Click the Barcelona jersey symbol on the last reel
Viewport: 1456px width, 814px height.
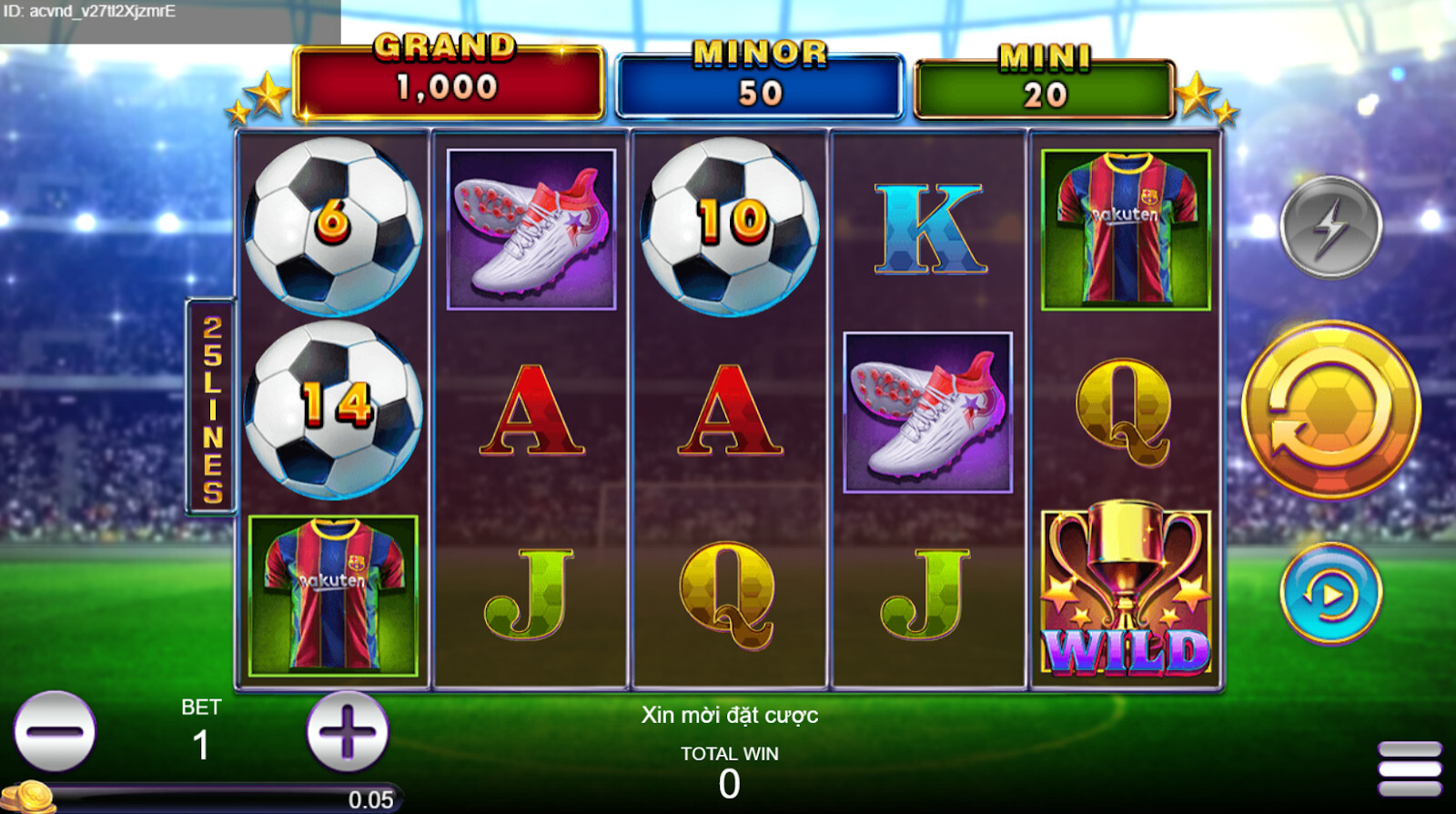(x=1126, y=227)
